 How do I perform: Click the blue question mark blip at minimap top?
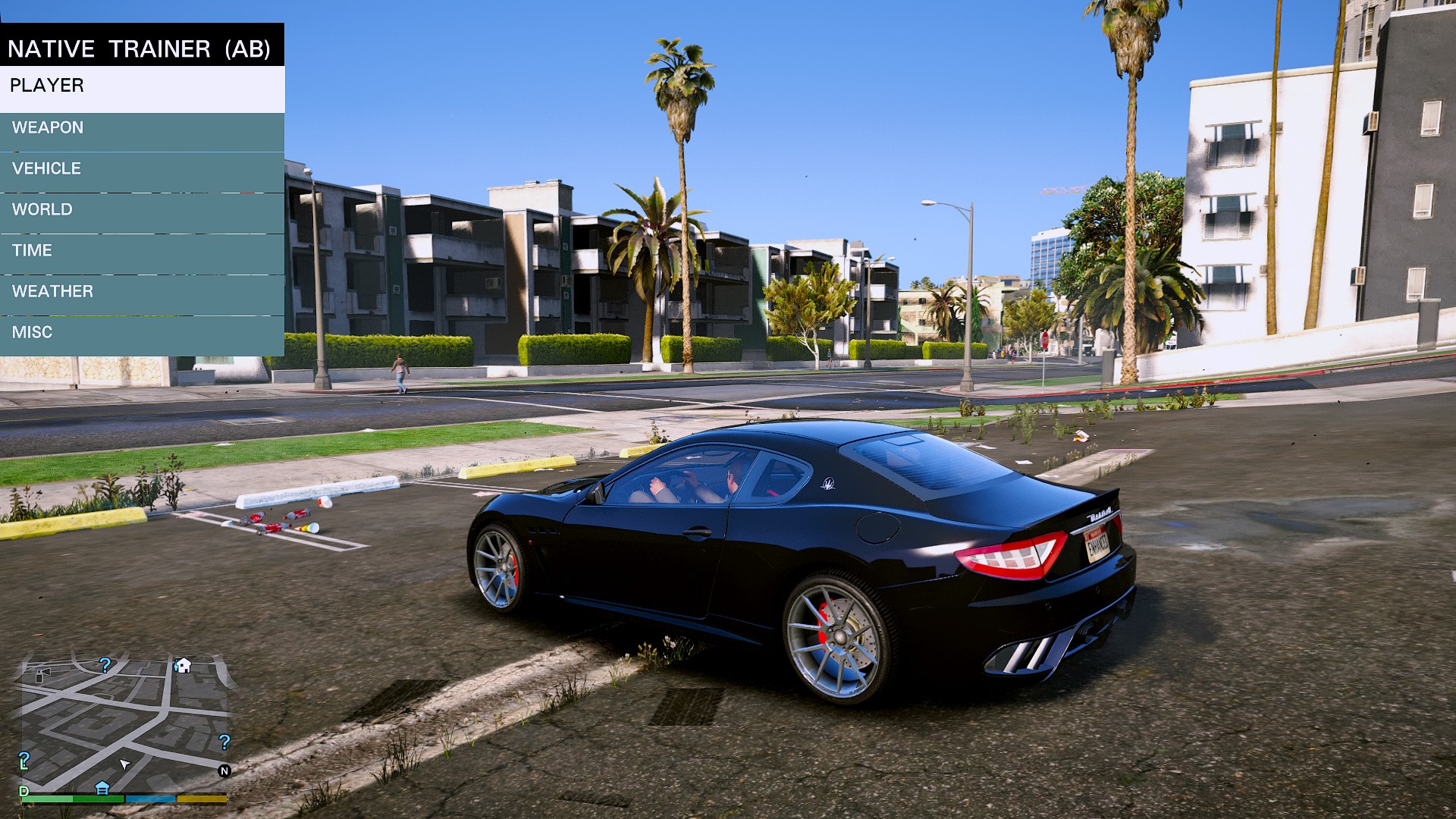[105, 665]
